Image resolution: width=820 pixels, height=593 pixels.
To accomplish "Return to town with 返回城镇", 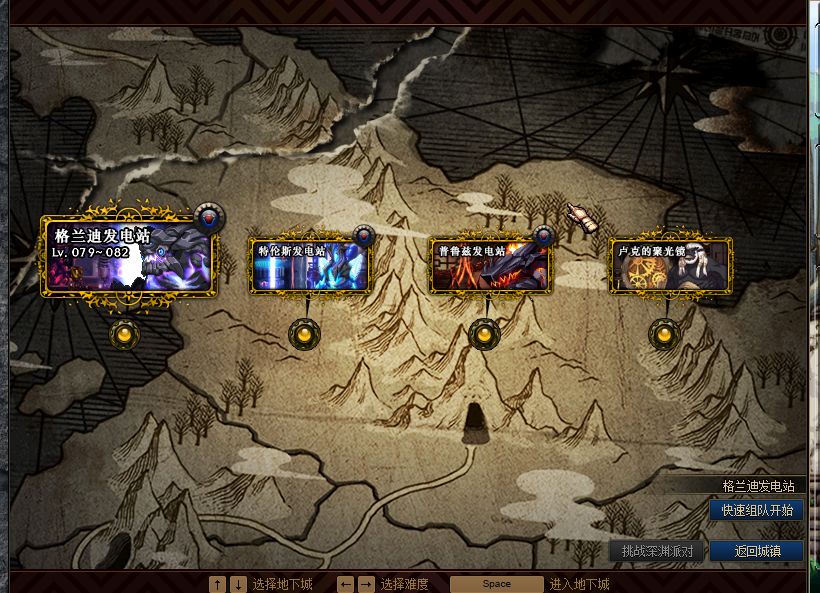I will coord(756,551).
